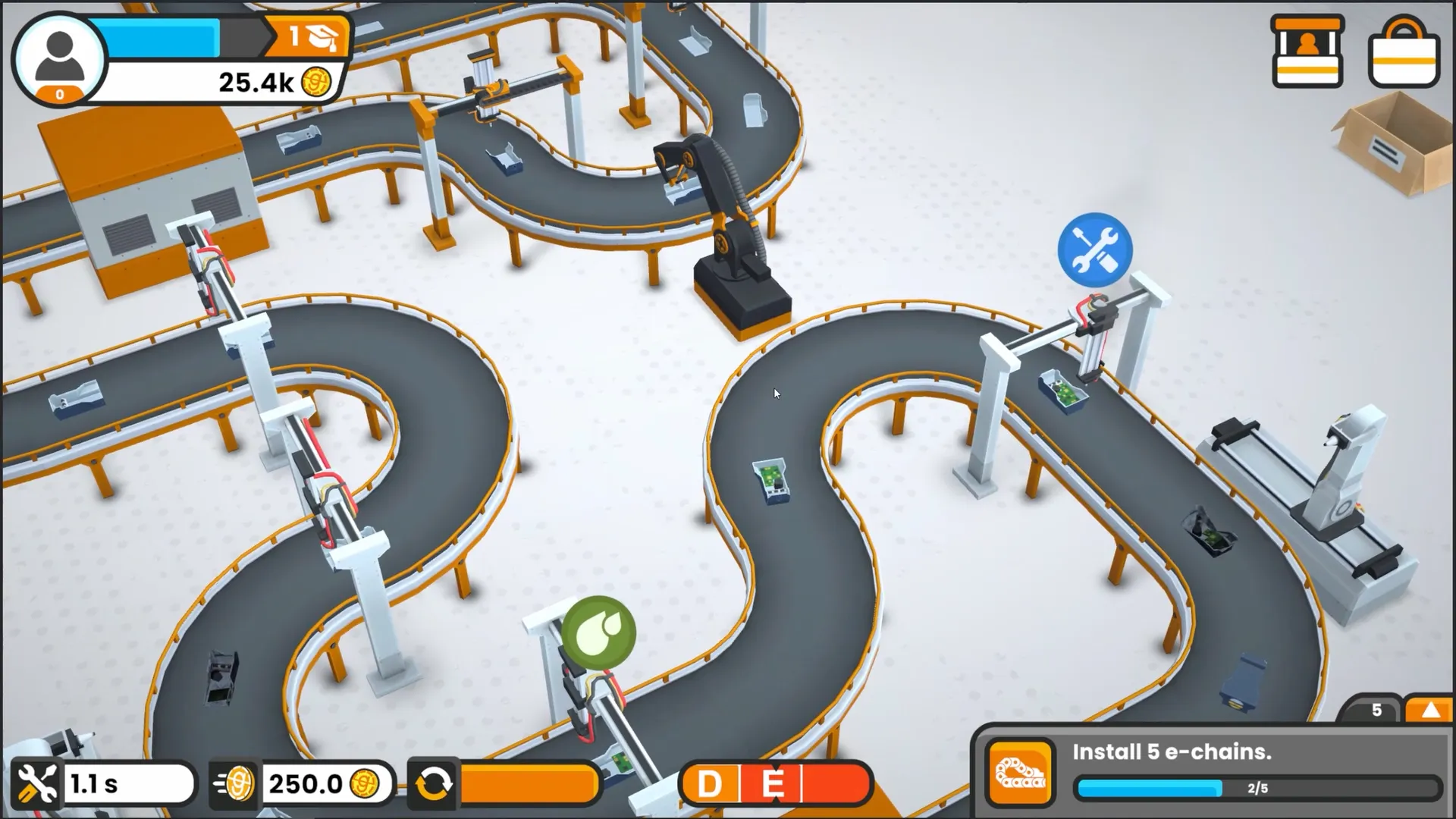Expand the quest panel with up arrow
The width and height of the screenshot is (1456, 819).
(1429, 710)
